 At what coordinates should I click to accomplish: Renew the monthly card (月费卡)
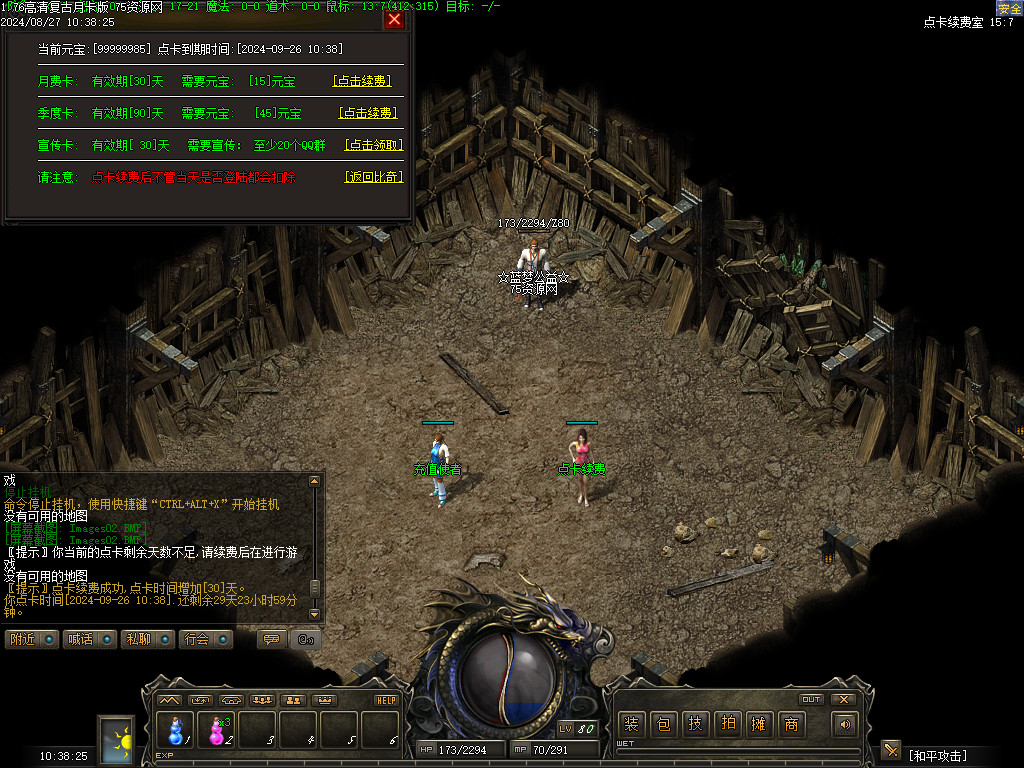click(361, 81)
